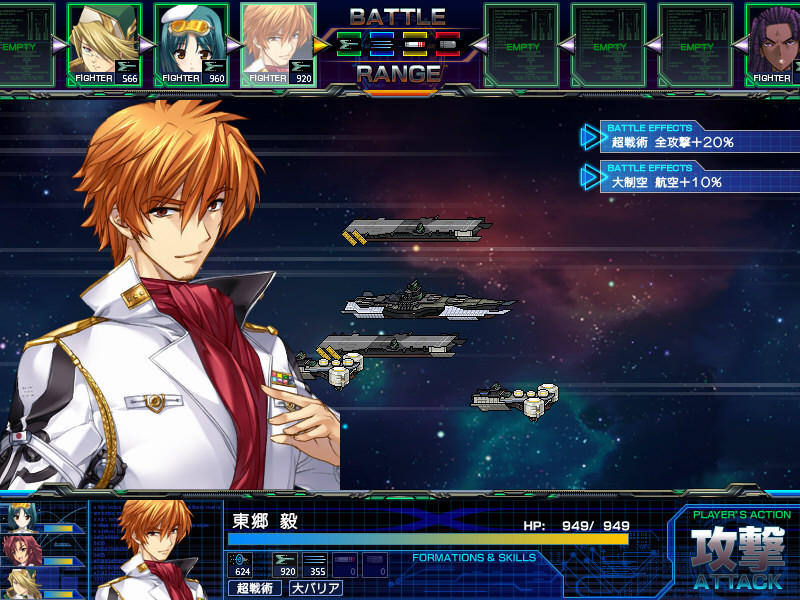This screenshot has width=800, height=600.
Task: Click the 攻撃 ATTACK action button
Action: coord(737,556)
